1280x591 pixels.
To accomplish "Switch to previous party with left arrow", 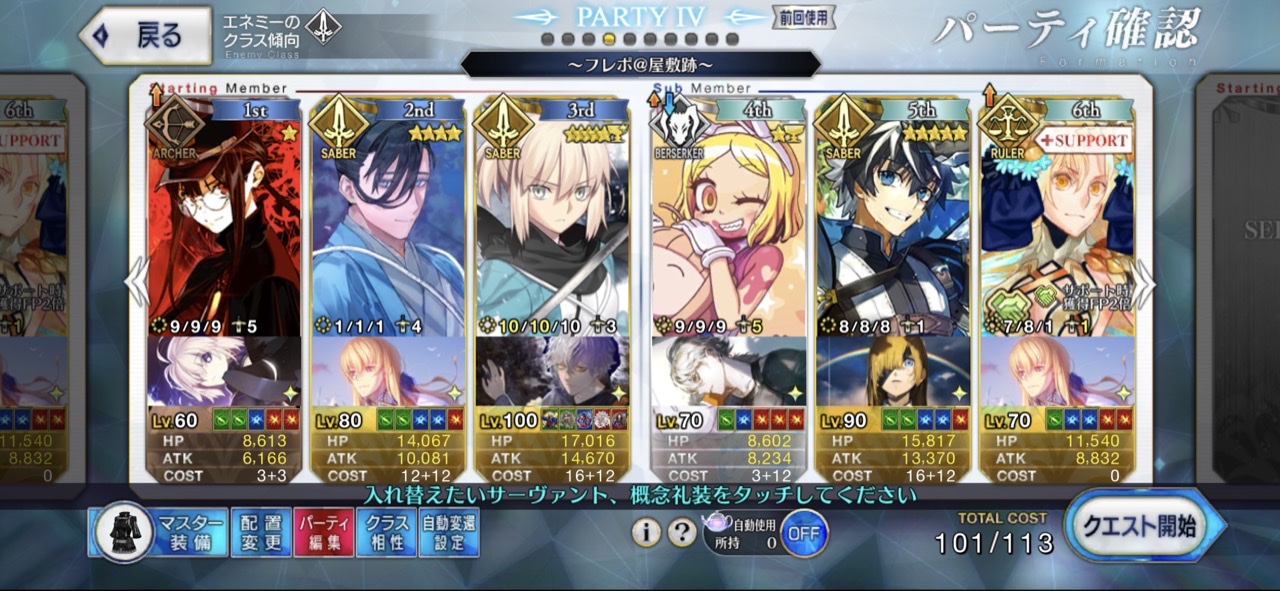I will 136,286.
